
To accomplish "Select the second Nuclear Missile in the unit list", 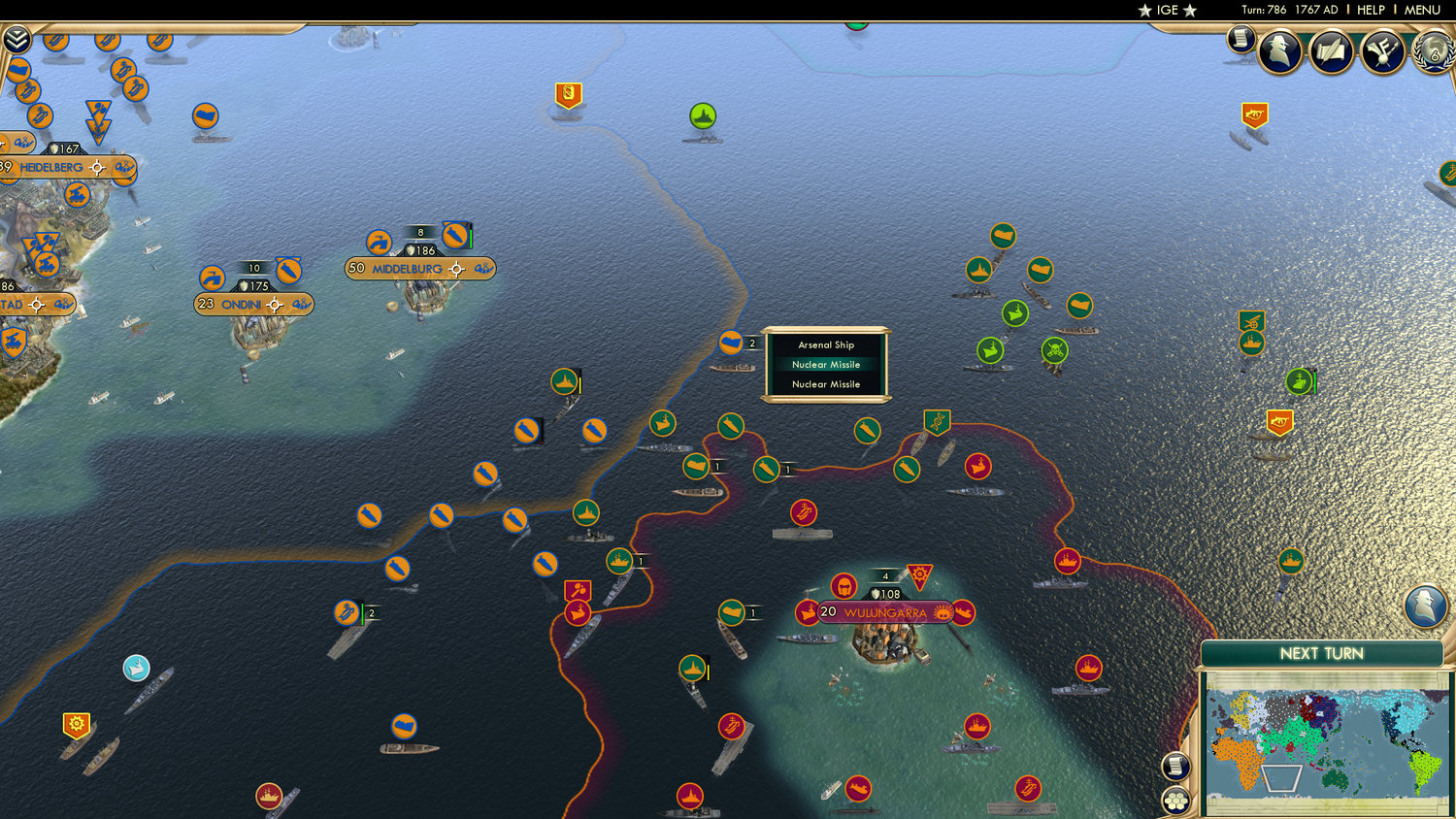I will click(x=826, y=384).
